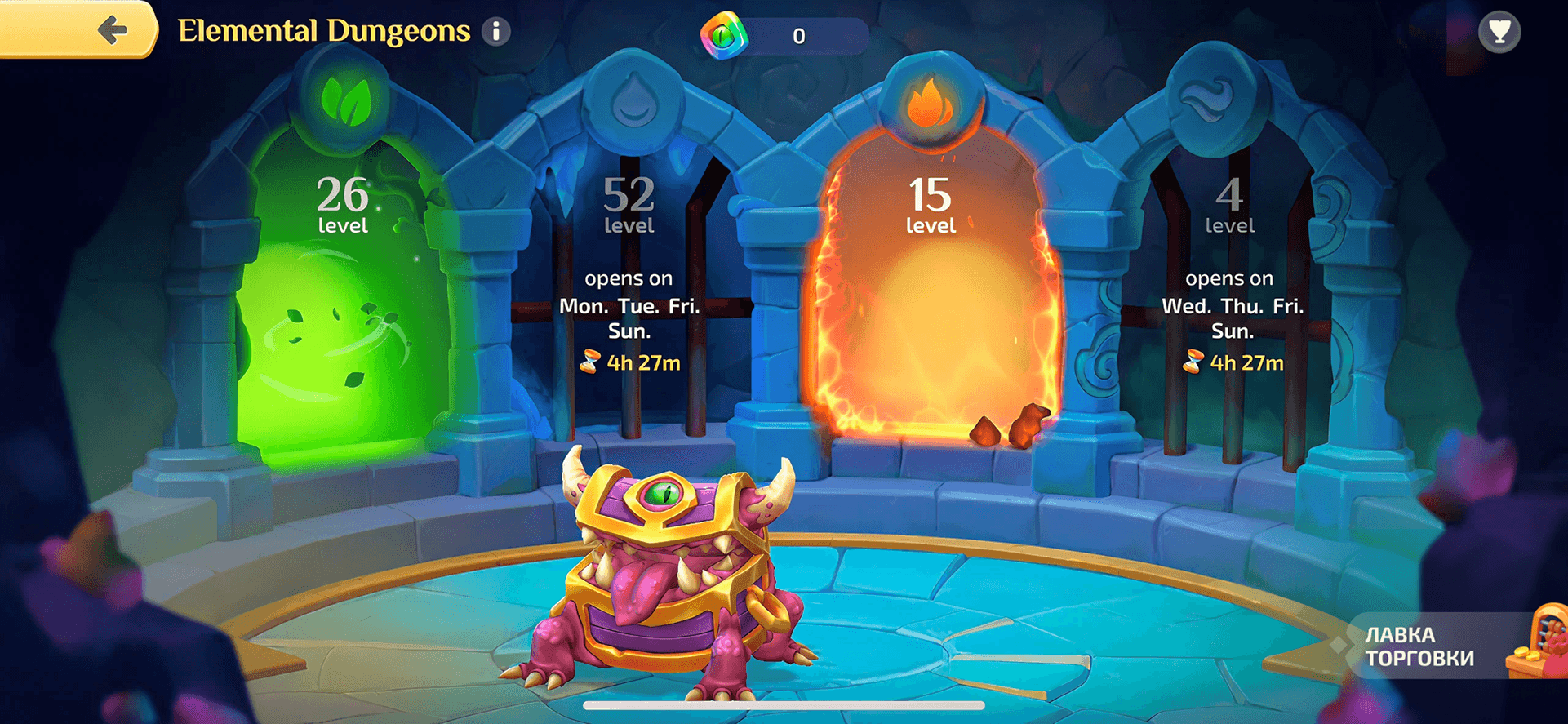This screenshot has width=1568, height=724.
Task: Go back with the arrow button
Action: coord(112,31)
